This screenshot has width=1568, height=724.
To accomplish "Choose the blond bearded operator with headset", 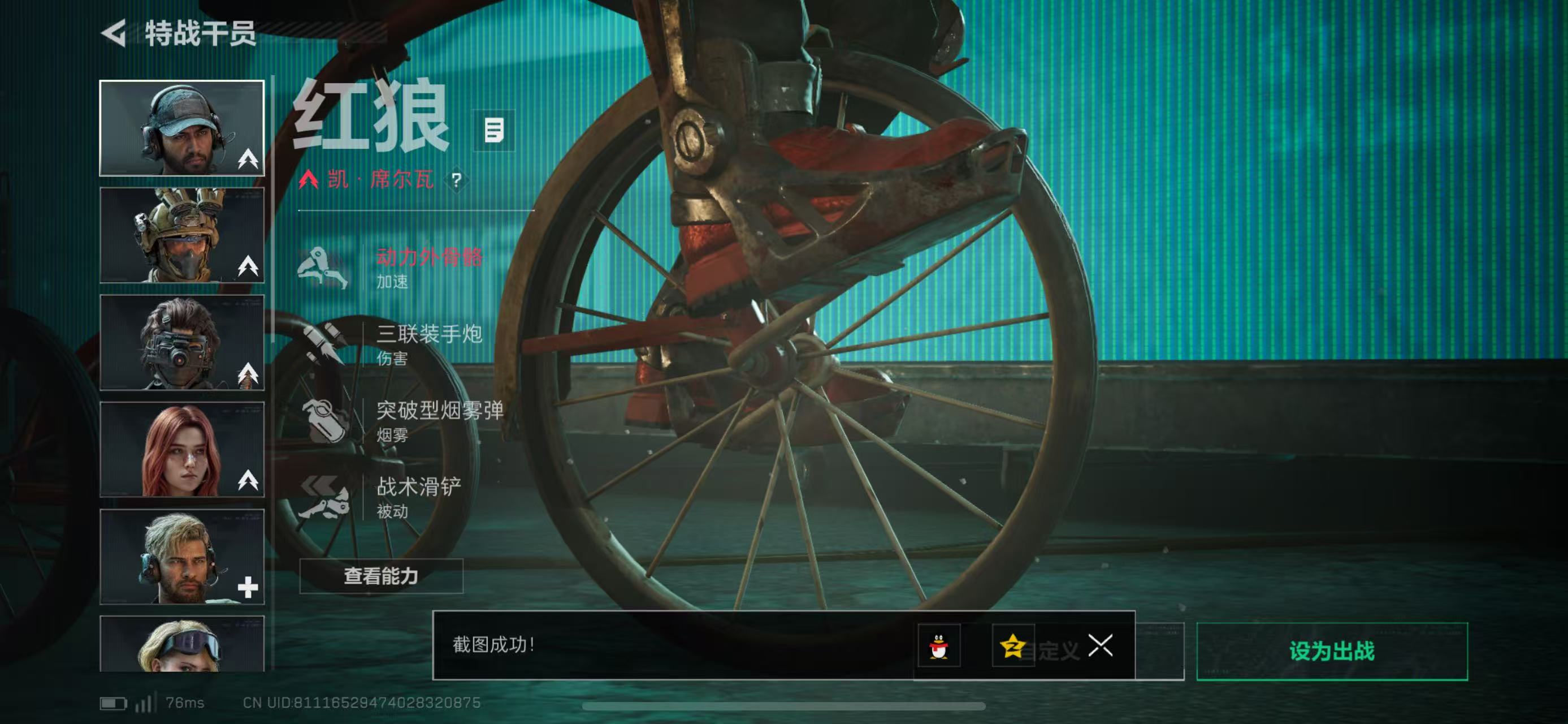I will point(181,557).
